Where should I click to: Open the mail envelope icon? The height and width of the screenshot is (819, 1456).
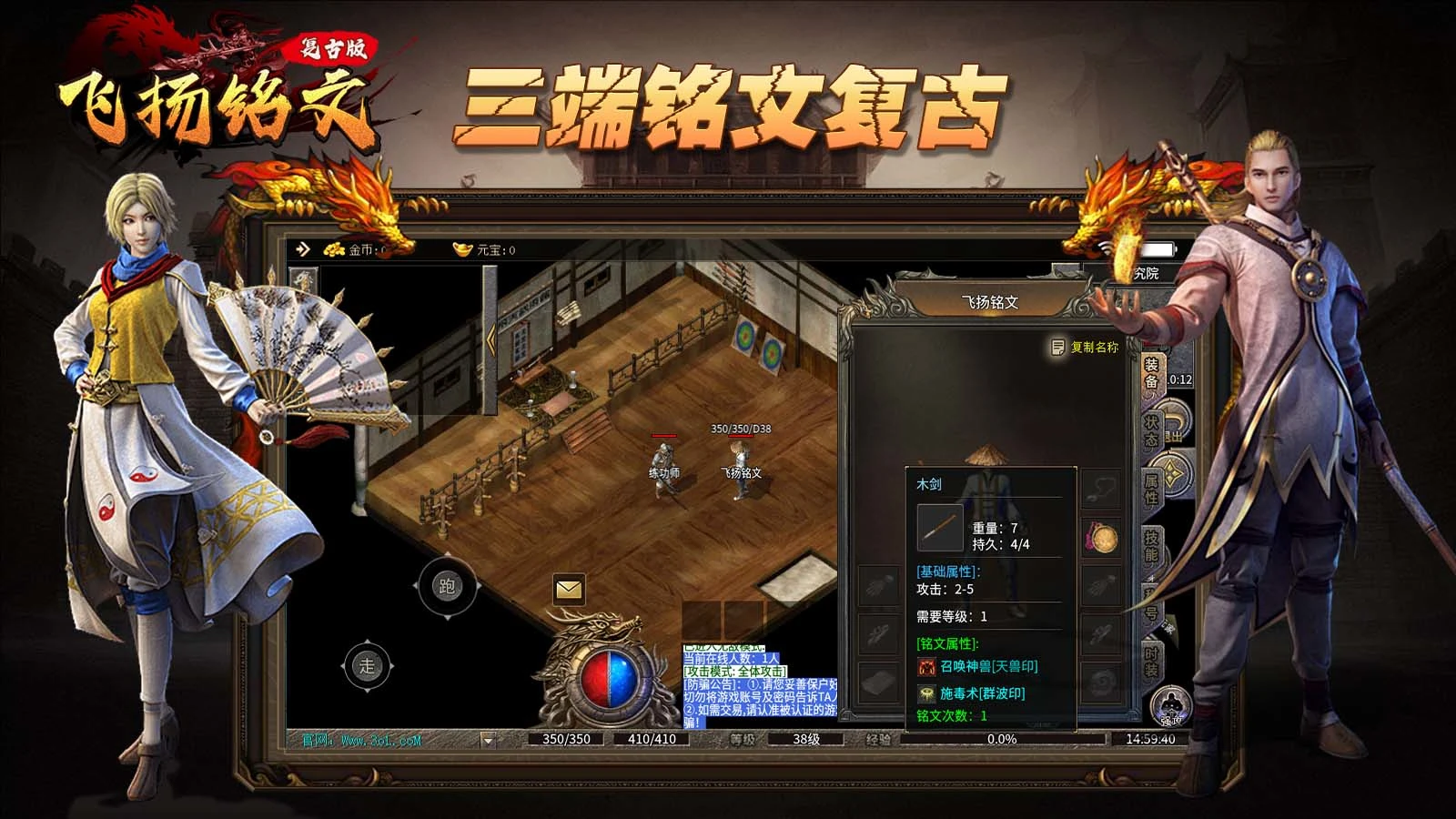569,590
